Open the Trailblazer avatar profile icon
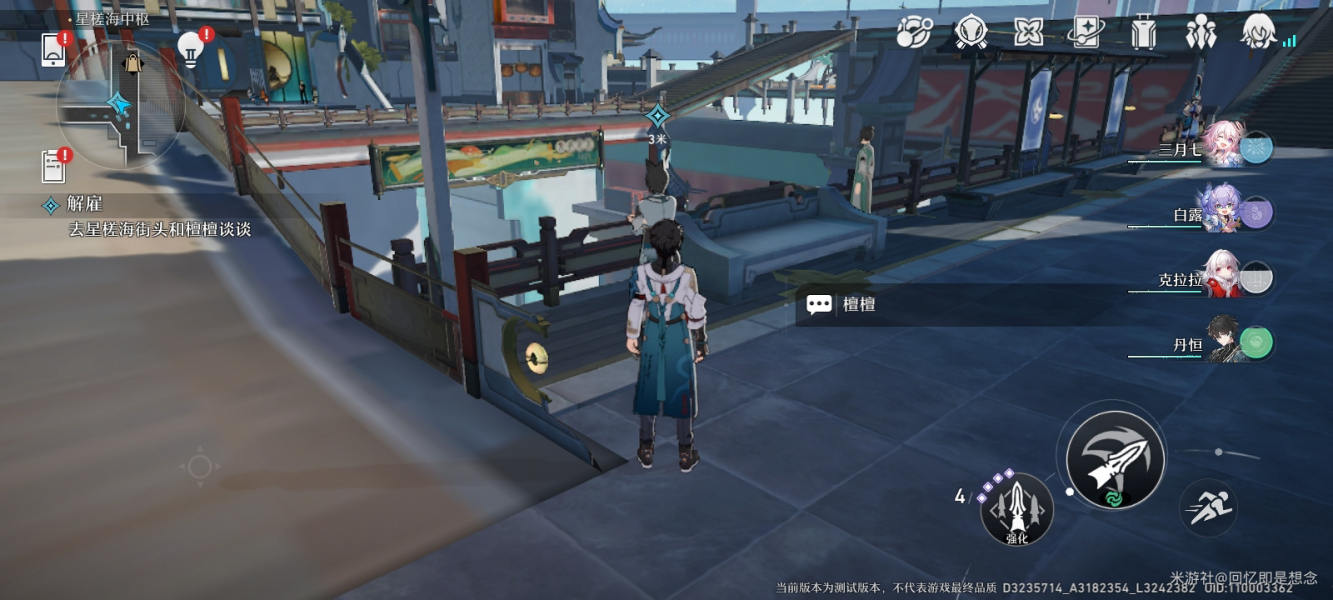 [x=1259, y=33]
